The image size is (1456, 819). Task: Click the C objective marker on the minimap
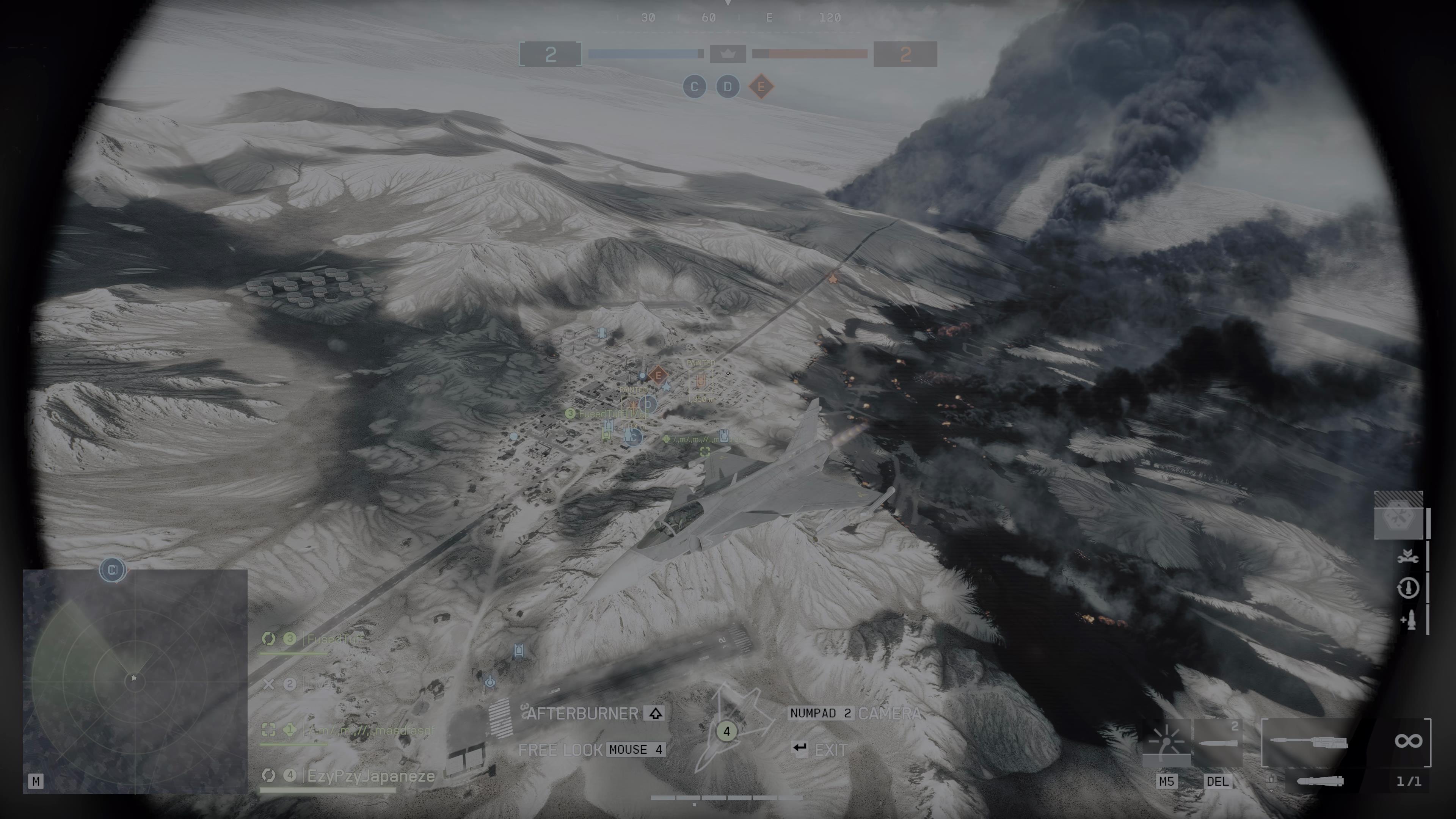click(112, 570)
